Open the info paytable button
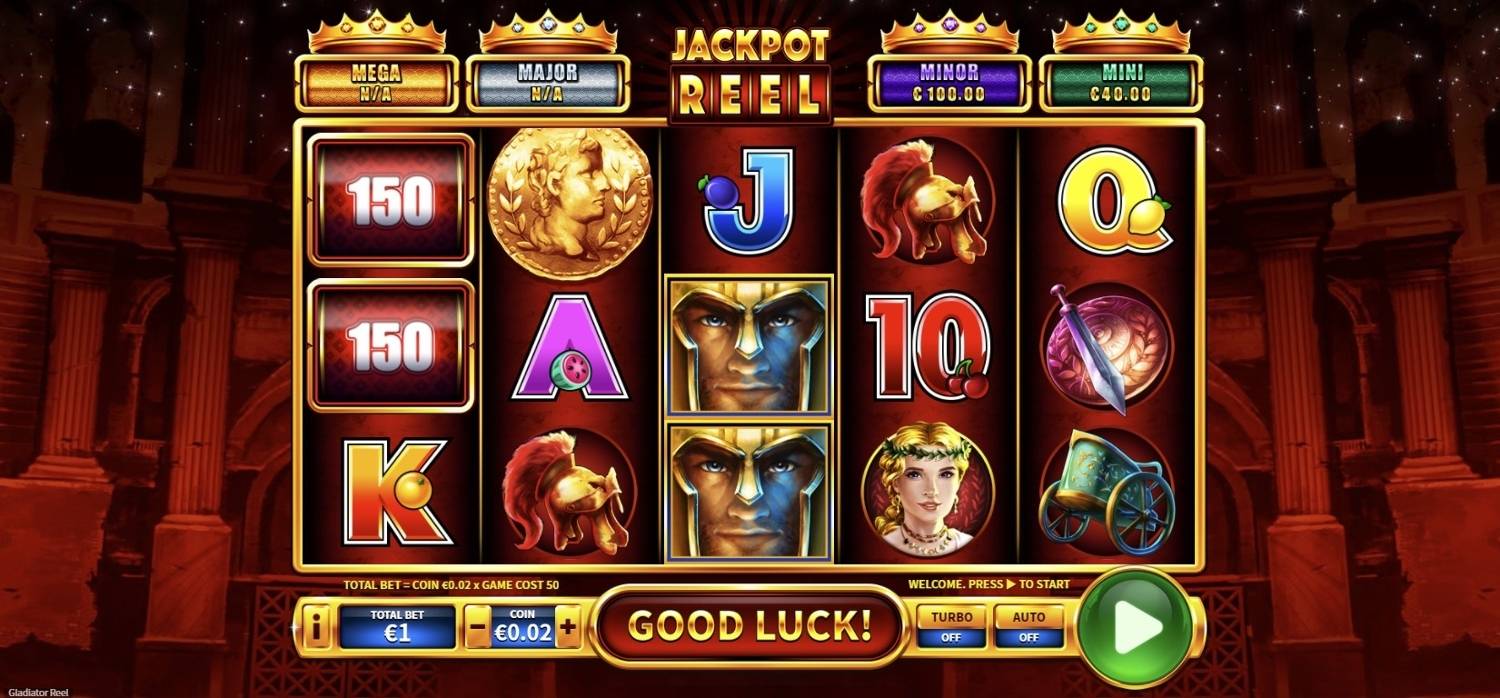This screenshot has width=1500, height=698. 317,628
